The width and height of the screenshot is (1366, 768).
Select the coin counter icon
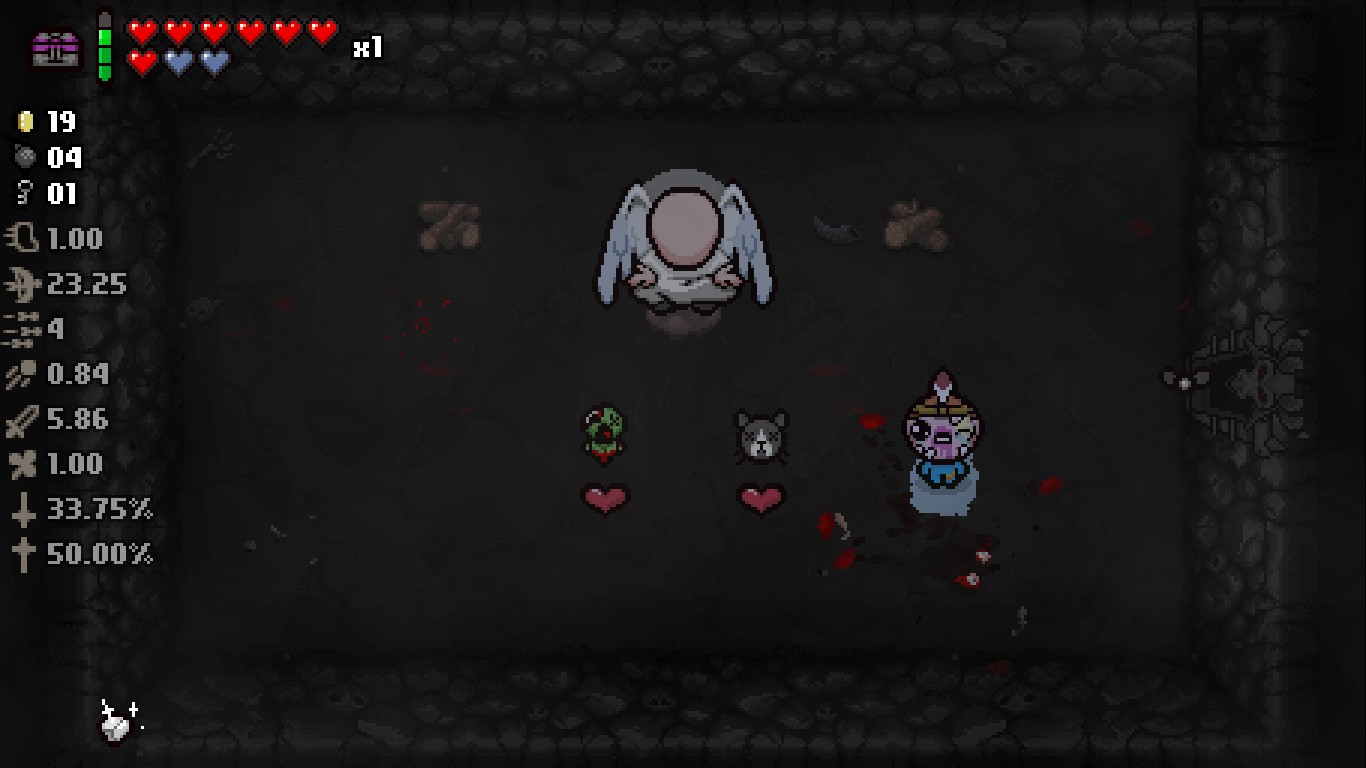pyautogui.click(x=25, y=122)
